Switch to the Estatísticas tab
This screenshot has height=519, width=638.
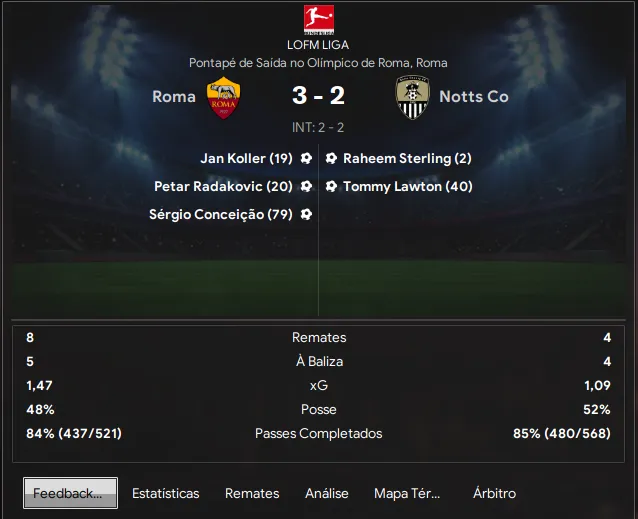(165, 493)
